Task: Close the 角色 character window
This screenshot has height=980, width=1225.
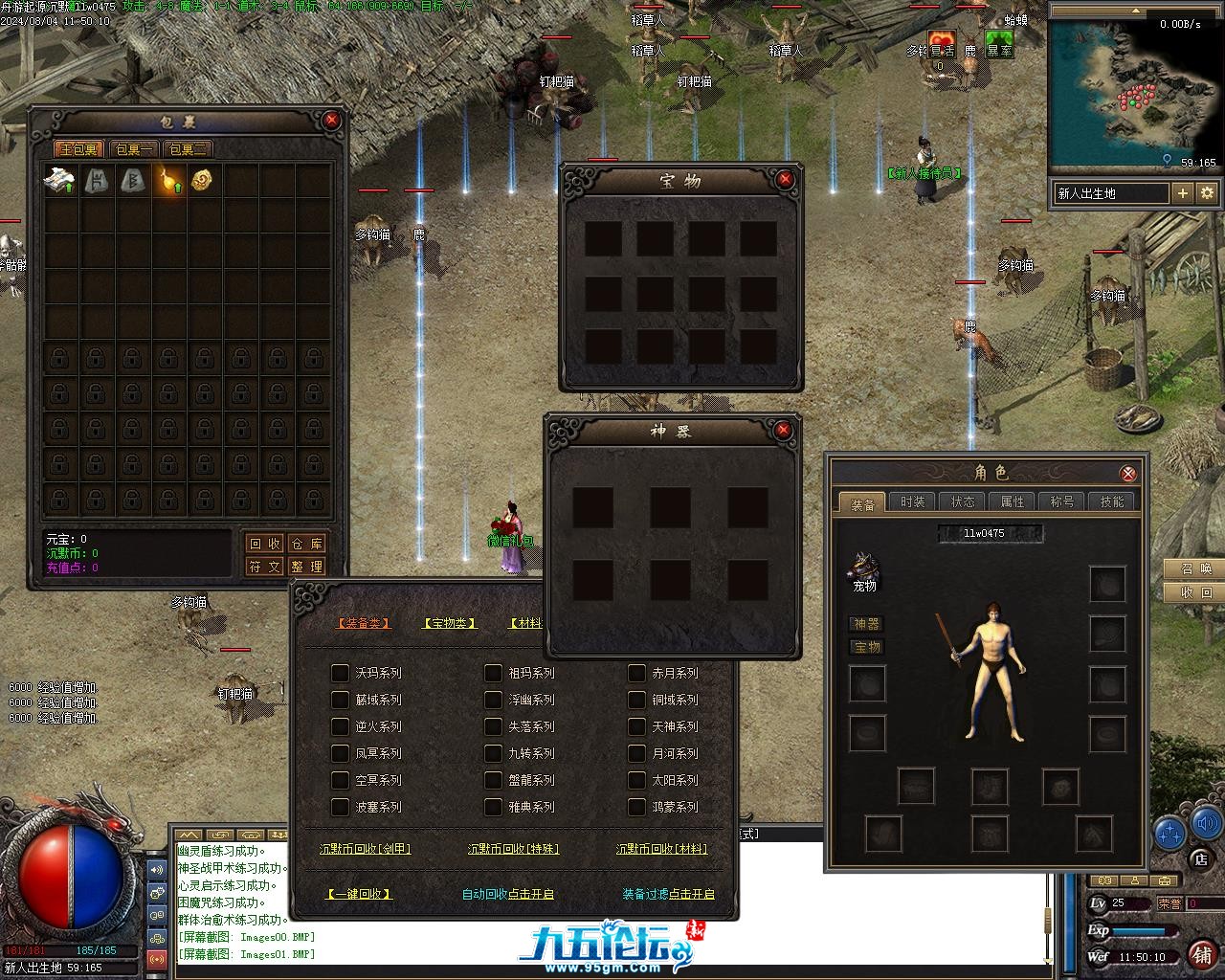Action: [1128, 473]
